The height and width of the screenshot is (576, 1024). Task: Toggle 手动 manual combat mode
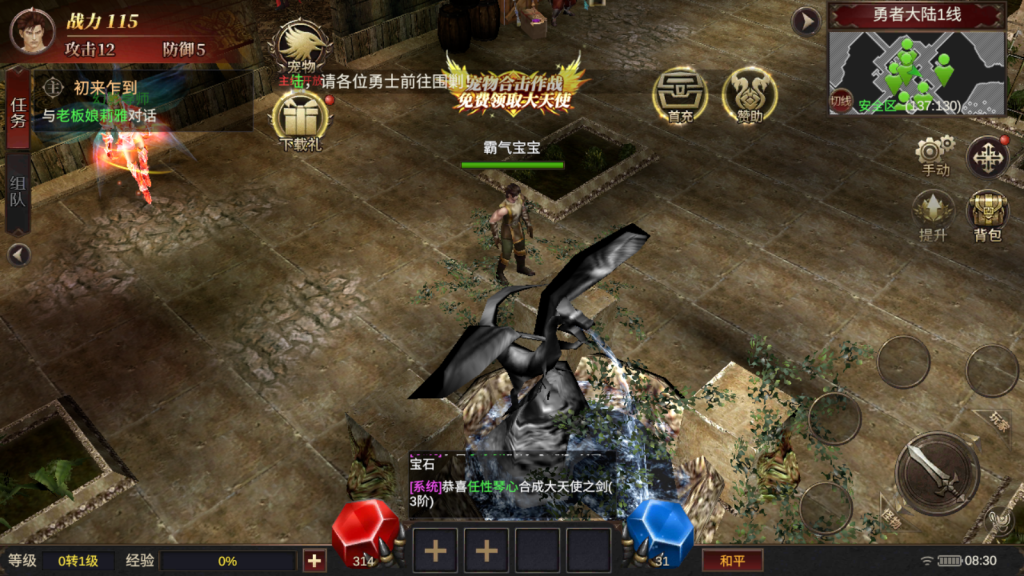(x=934, y=156)
